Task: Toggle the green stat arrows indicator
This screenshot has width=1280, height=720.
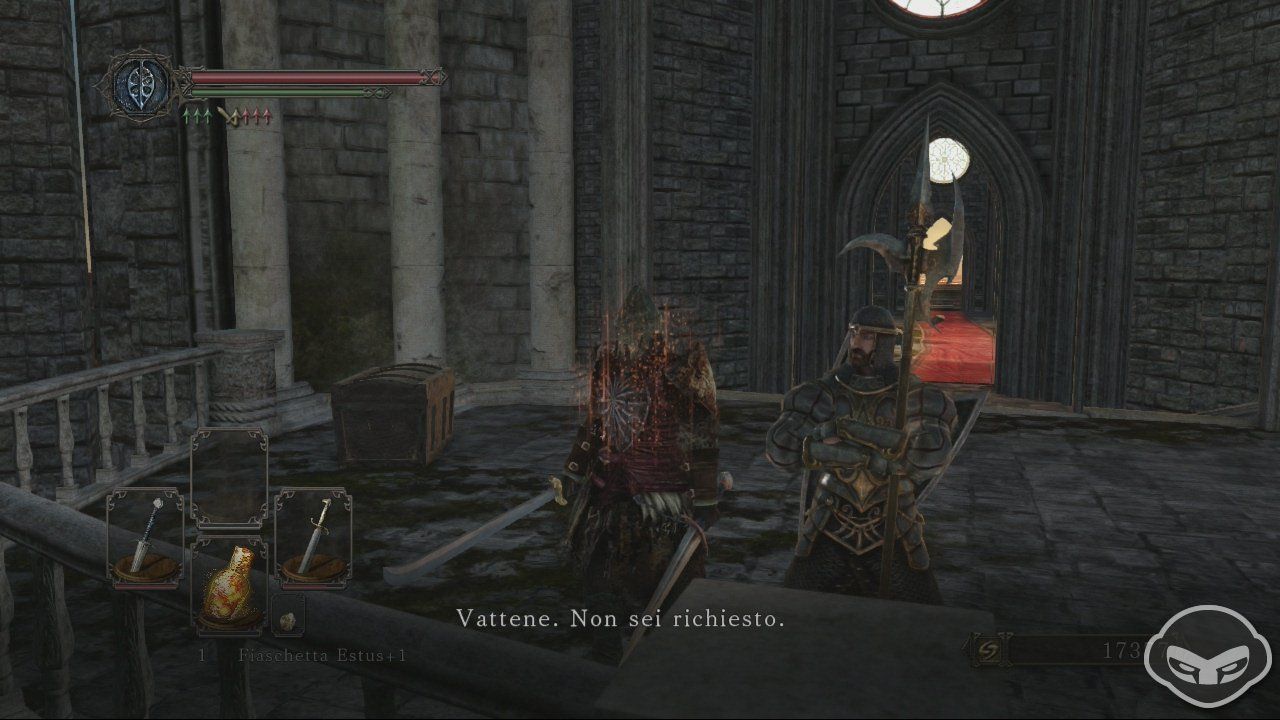Action: click(197, 116)
